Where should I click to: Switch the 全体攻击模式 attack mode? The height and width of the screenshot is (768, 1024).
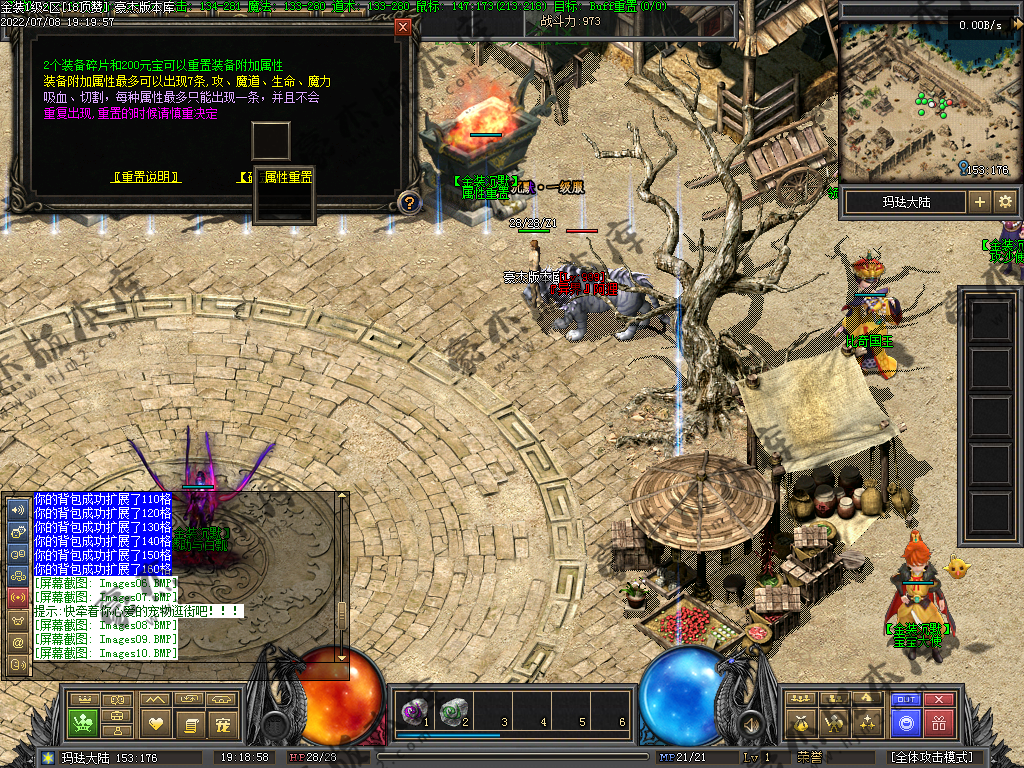click(931, 757)
